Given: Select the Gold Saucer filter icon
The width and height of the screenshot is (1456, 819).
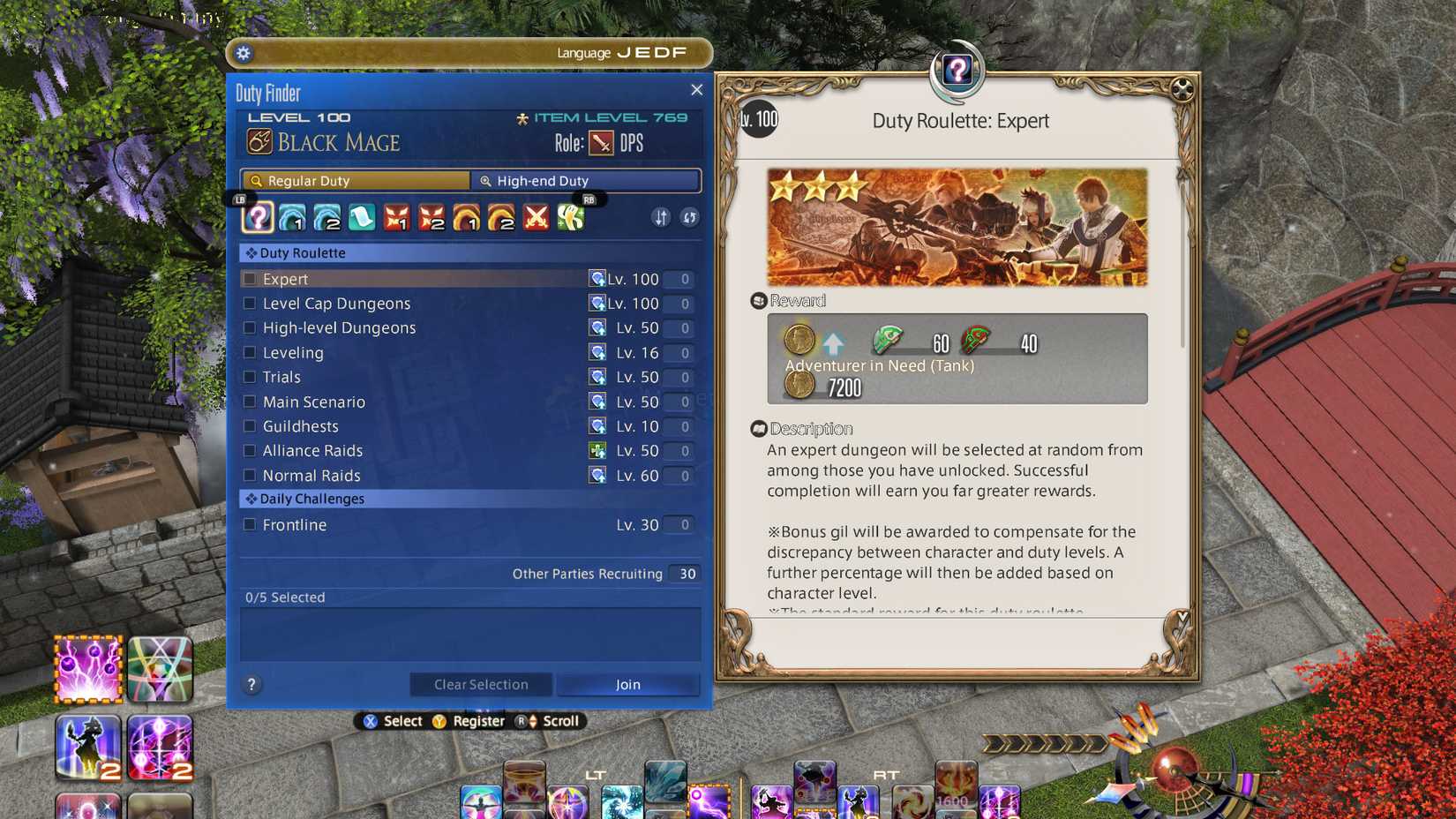Looking at the screenshot, I should [x=569, y=217].
